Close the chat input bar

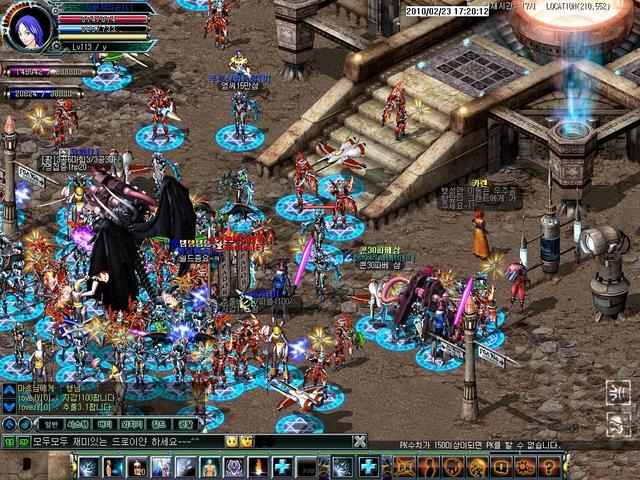click(359, 441)
